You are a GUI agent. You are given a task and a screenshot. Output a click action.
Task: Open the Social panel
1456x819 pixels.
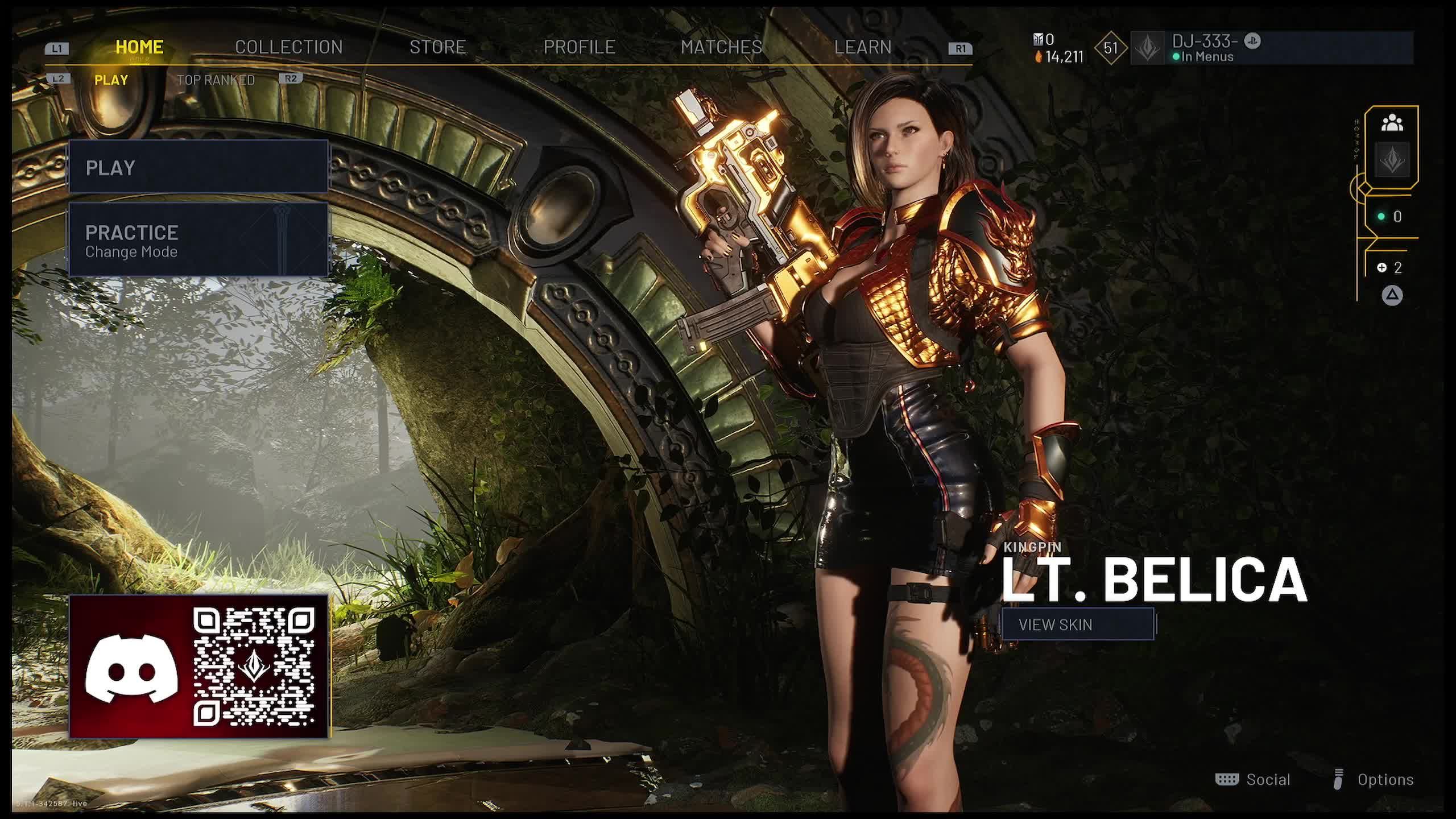click(x=1253, y=780)
